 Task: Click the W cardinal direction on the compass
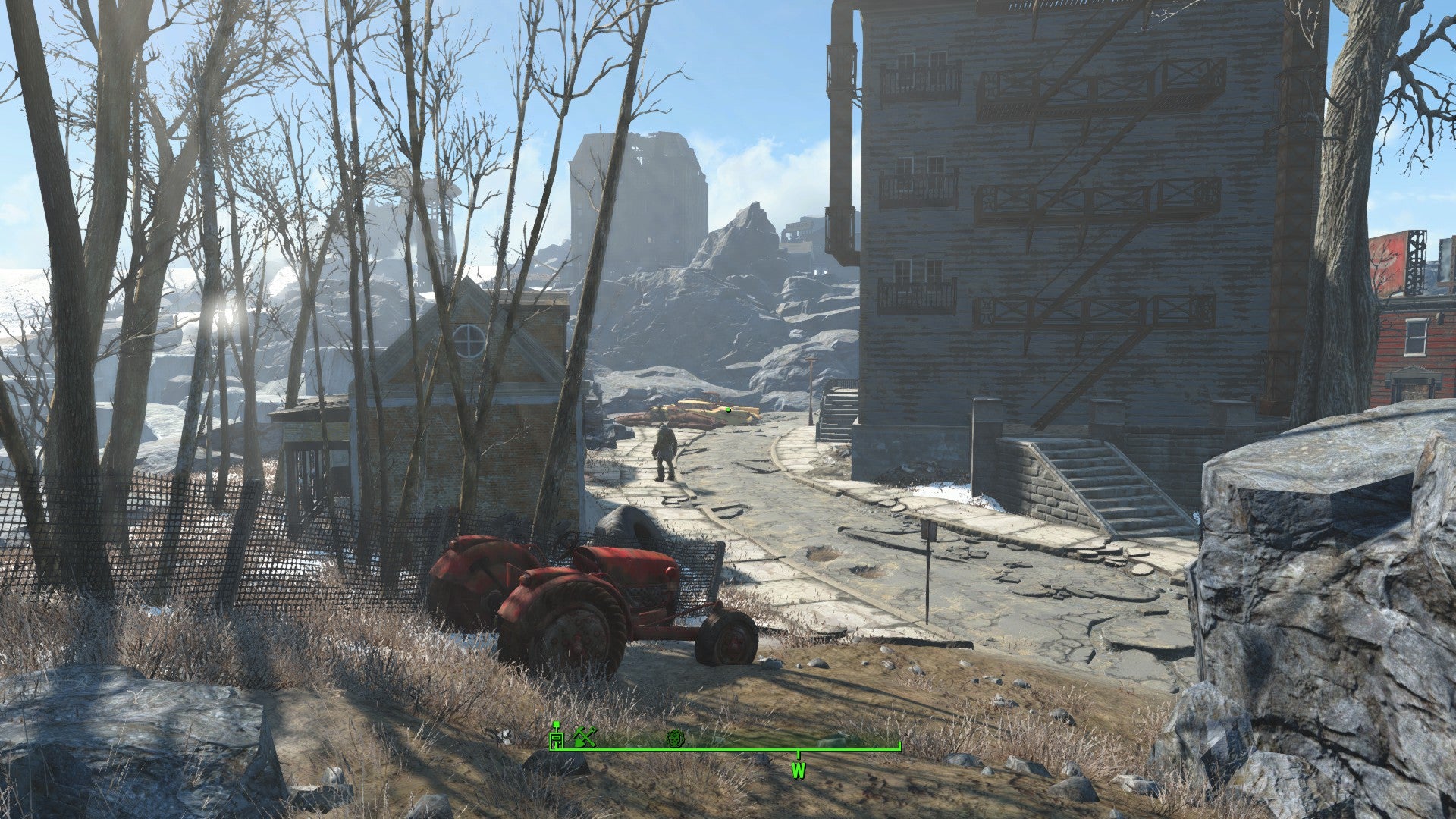[x=799, y=772]
